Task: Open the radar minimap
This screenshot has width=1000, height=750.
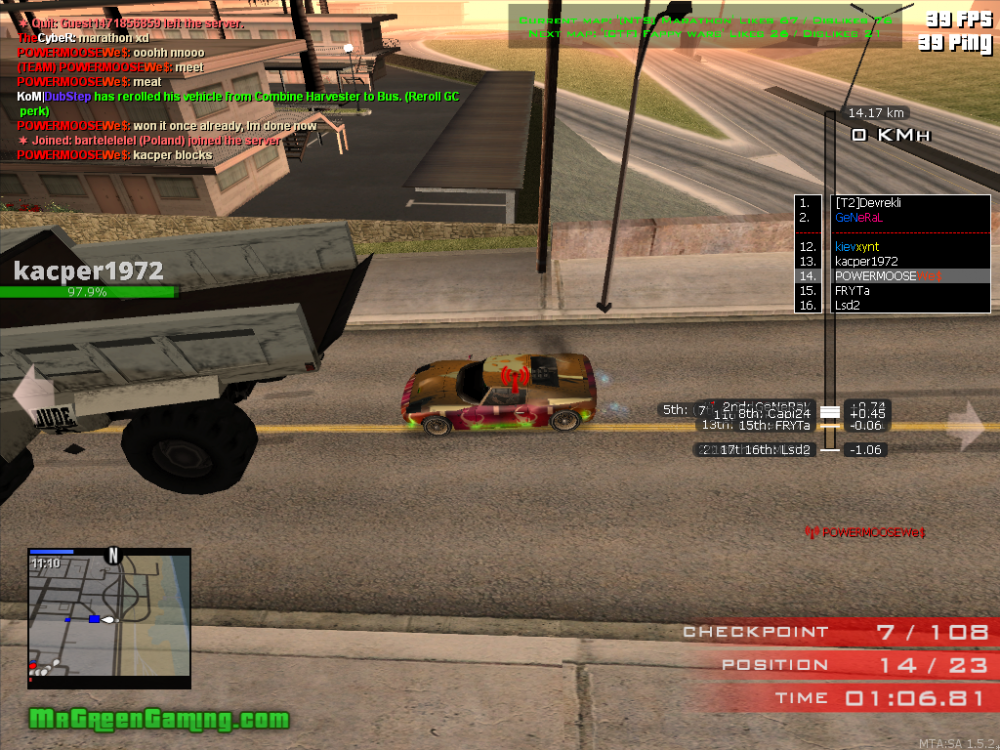Action: pos(109,620)
